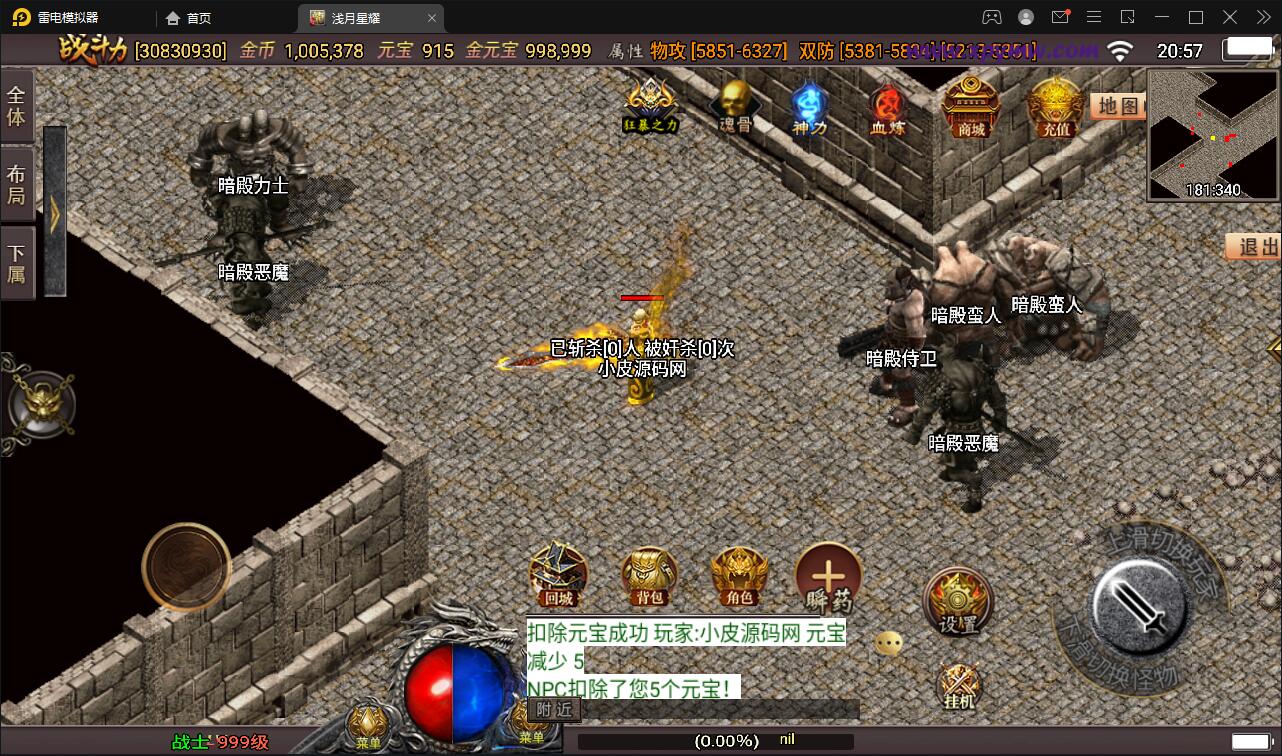Toggle 挂机 auto-battle

[958, 687]
